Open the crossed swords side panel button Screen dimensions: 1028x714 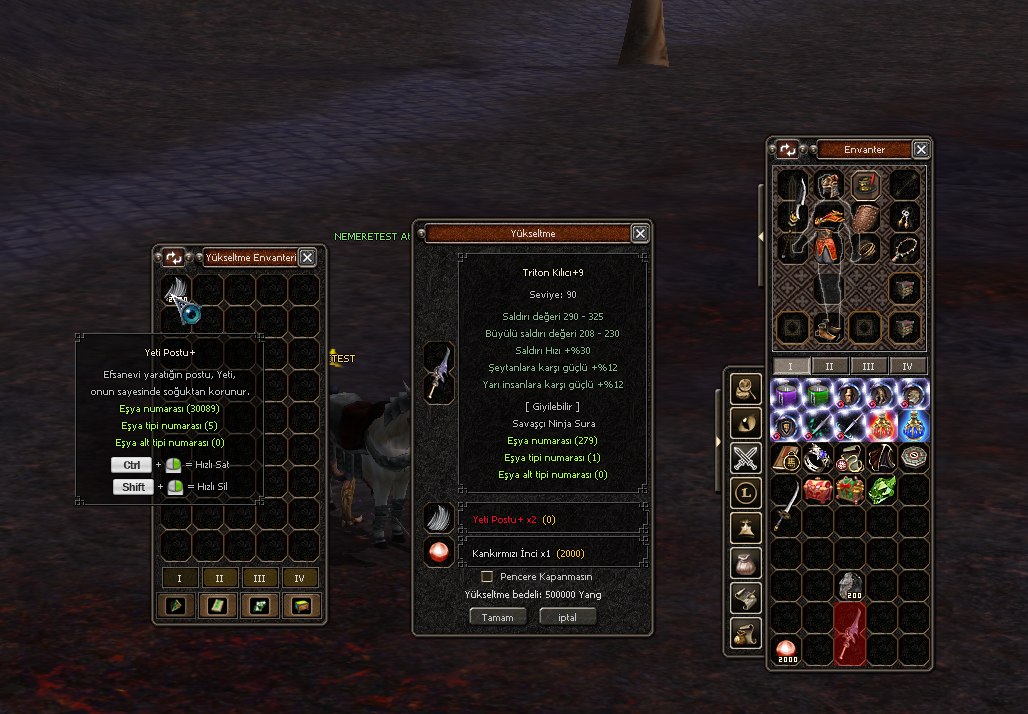click(x=746, y=458)
